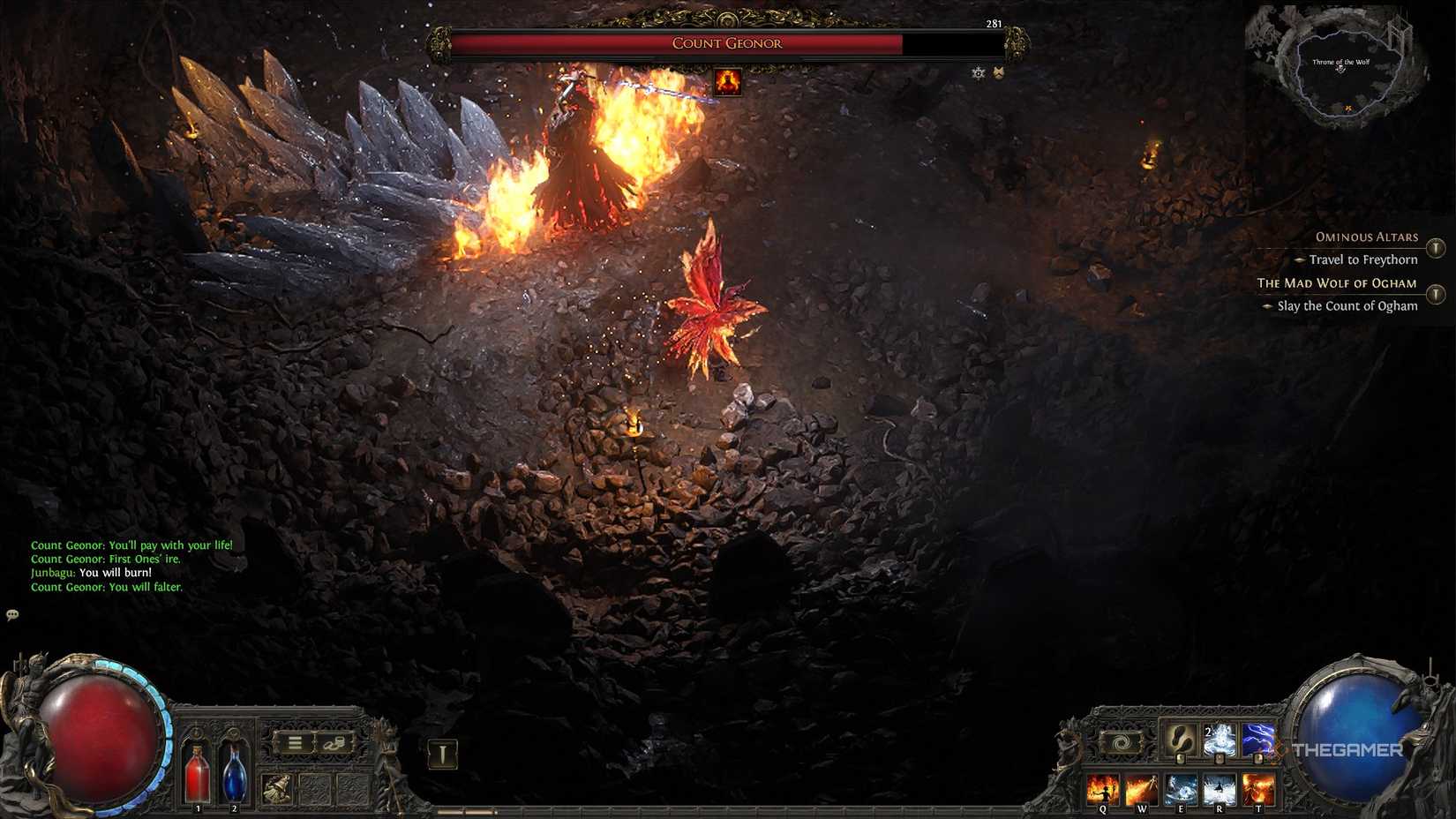Open the chat bubble toggle on the left
Image resolution: width=1456 pixels, height=819 pixels.
tap(12, 615)
